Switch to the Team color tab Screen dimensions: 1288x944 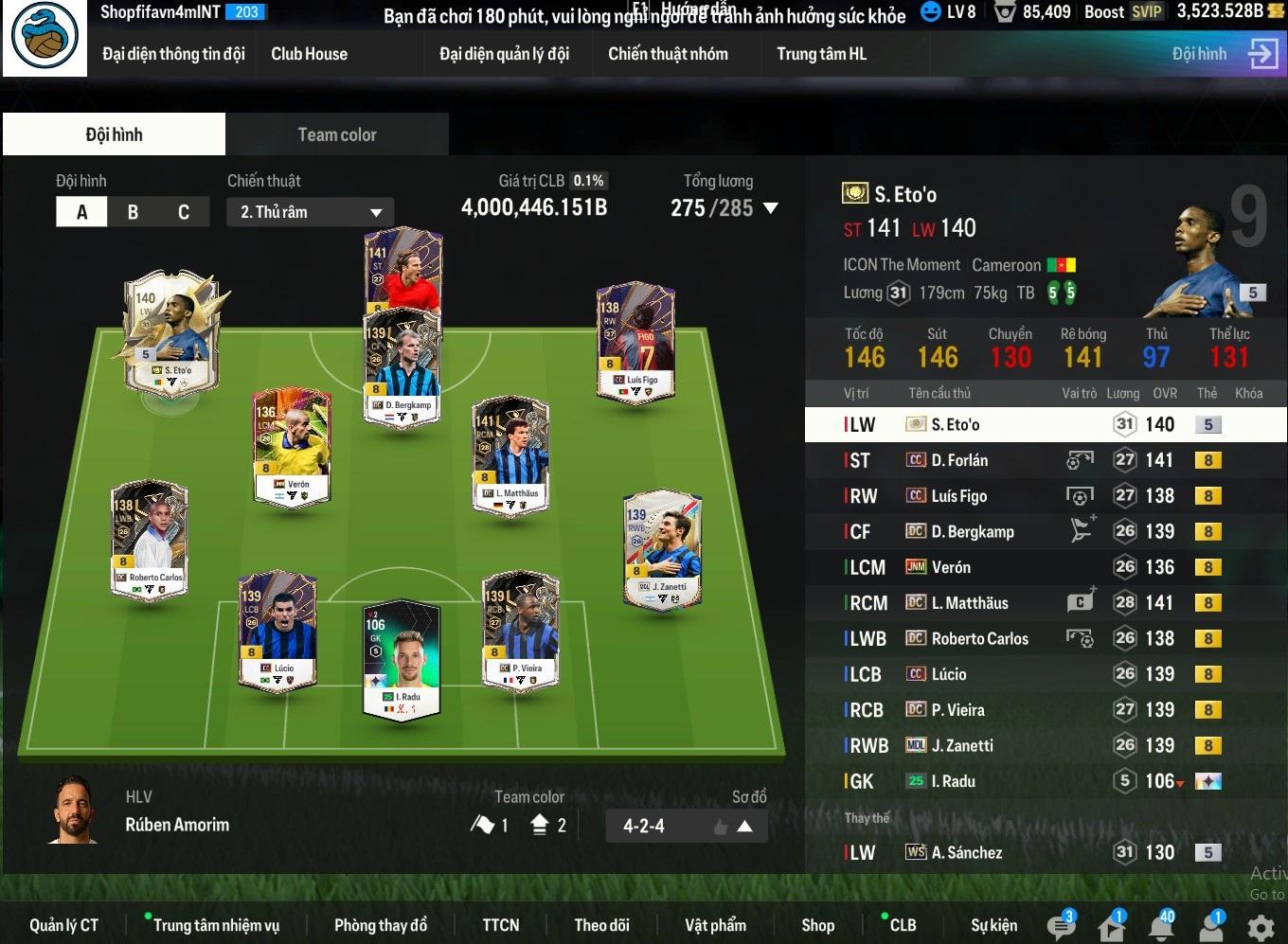tap(337, 134)
